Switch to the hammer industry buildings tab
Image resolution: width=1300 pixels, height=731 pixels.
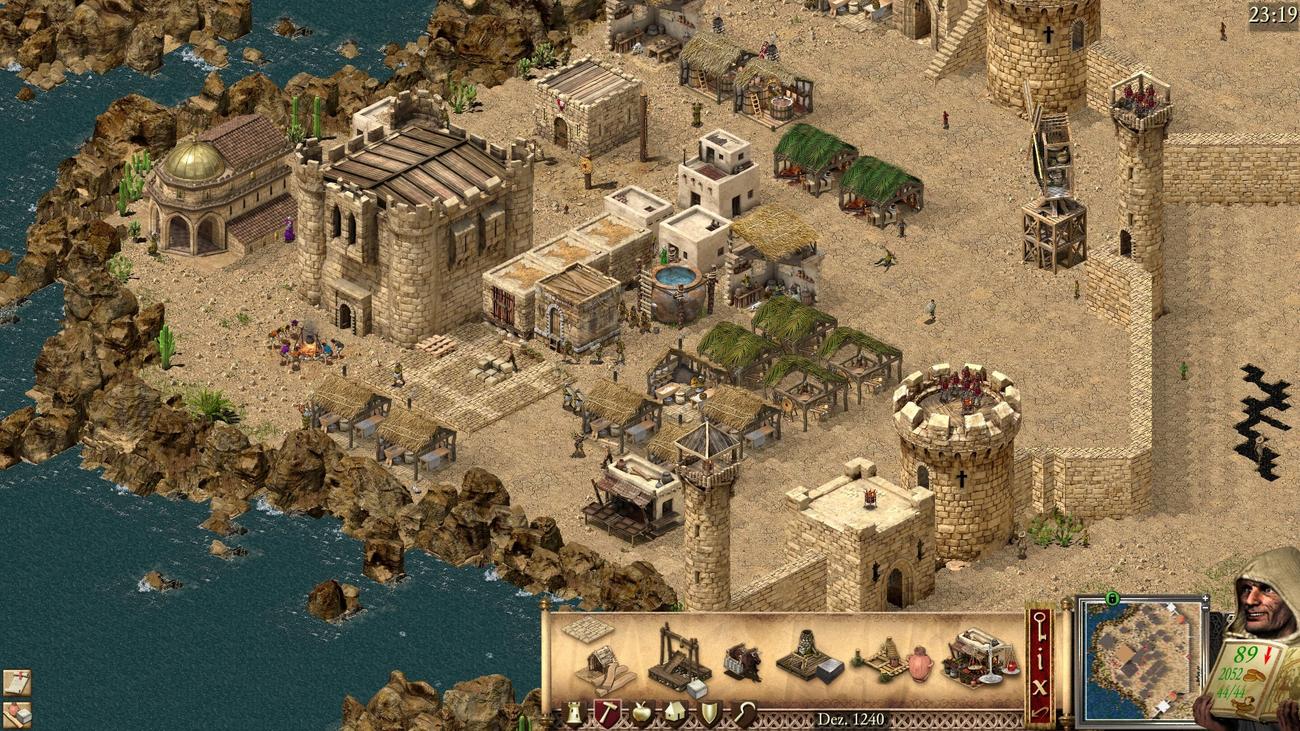(607, 712)
